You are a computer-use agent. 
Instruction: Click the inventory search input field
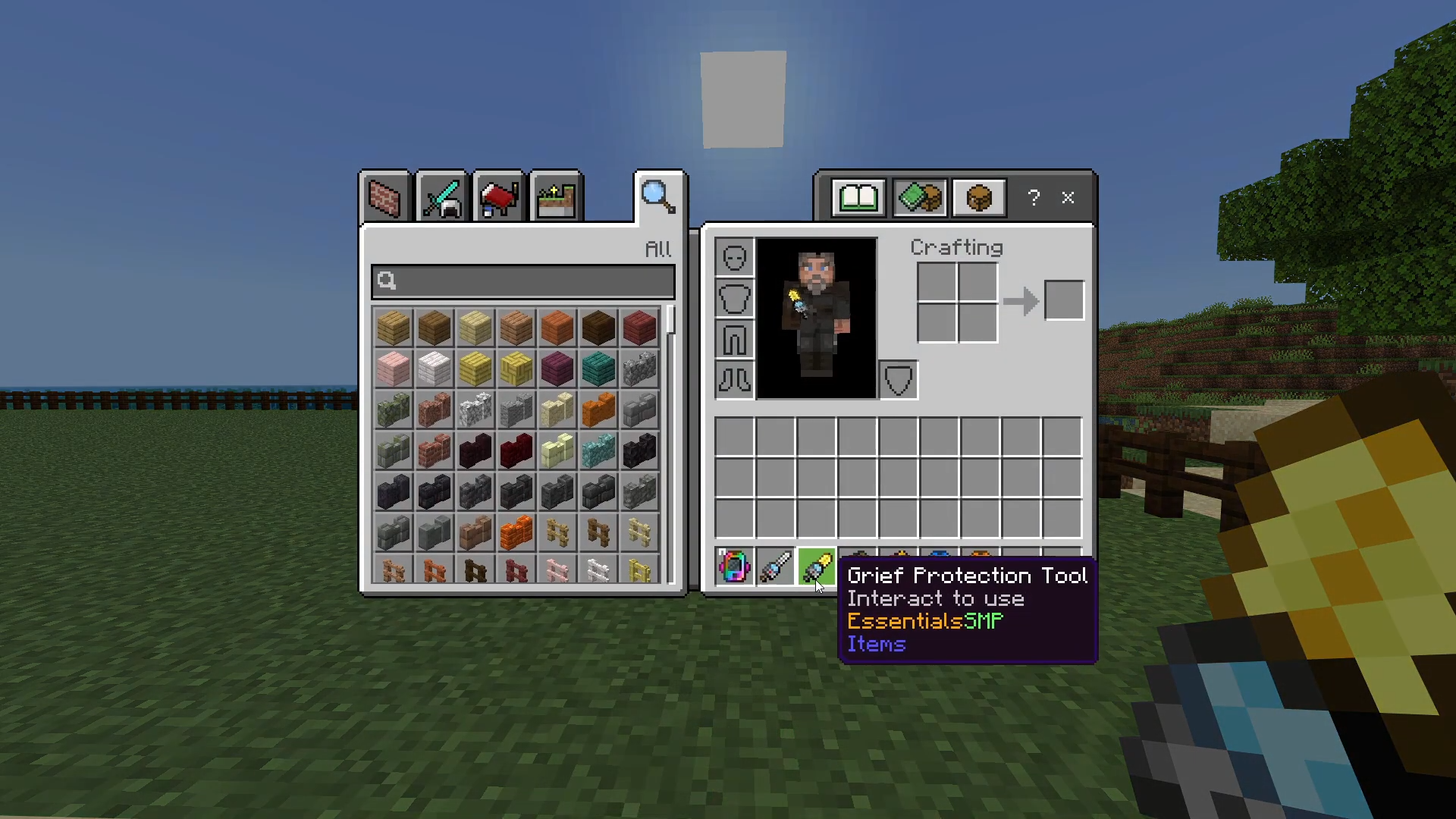(x=522, y=281)
